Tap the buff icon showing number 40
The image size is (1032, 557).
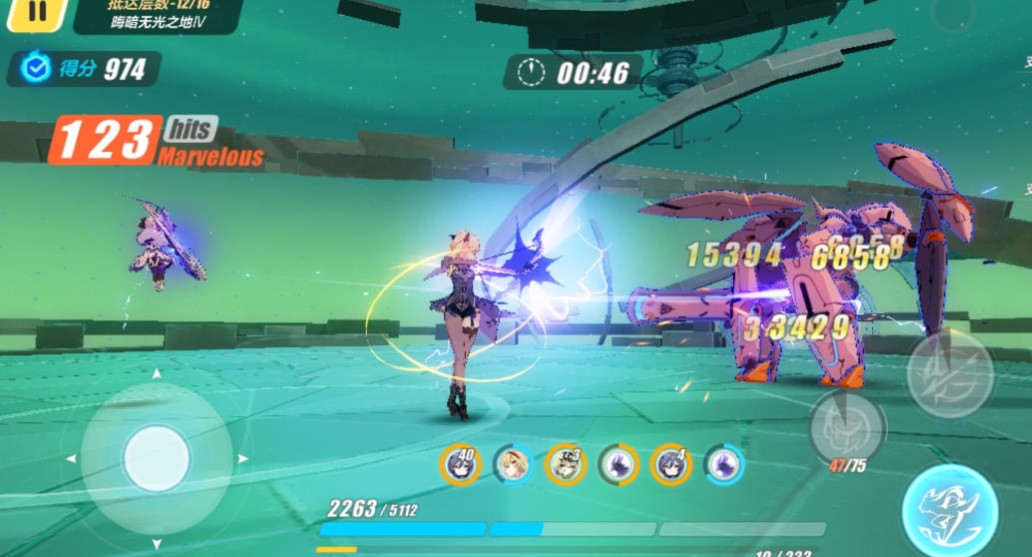pyautogui.click(x=461, y=465)
